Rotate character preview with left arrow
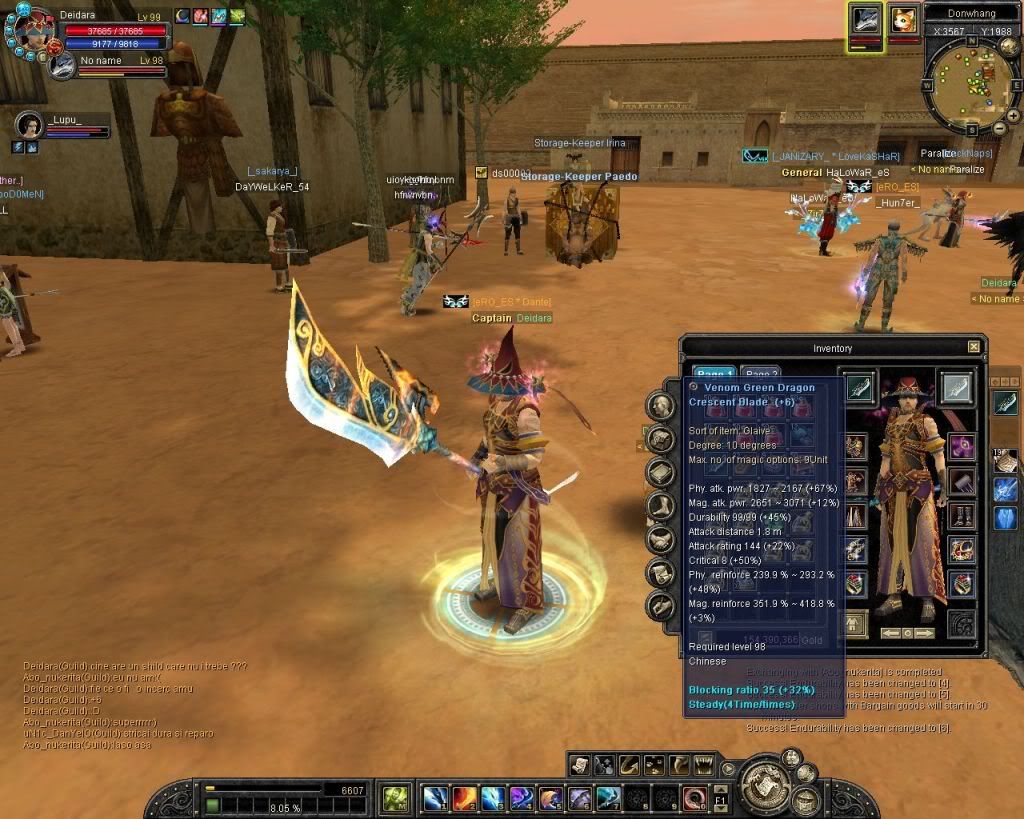 coord(889,633)
